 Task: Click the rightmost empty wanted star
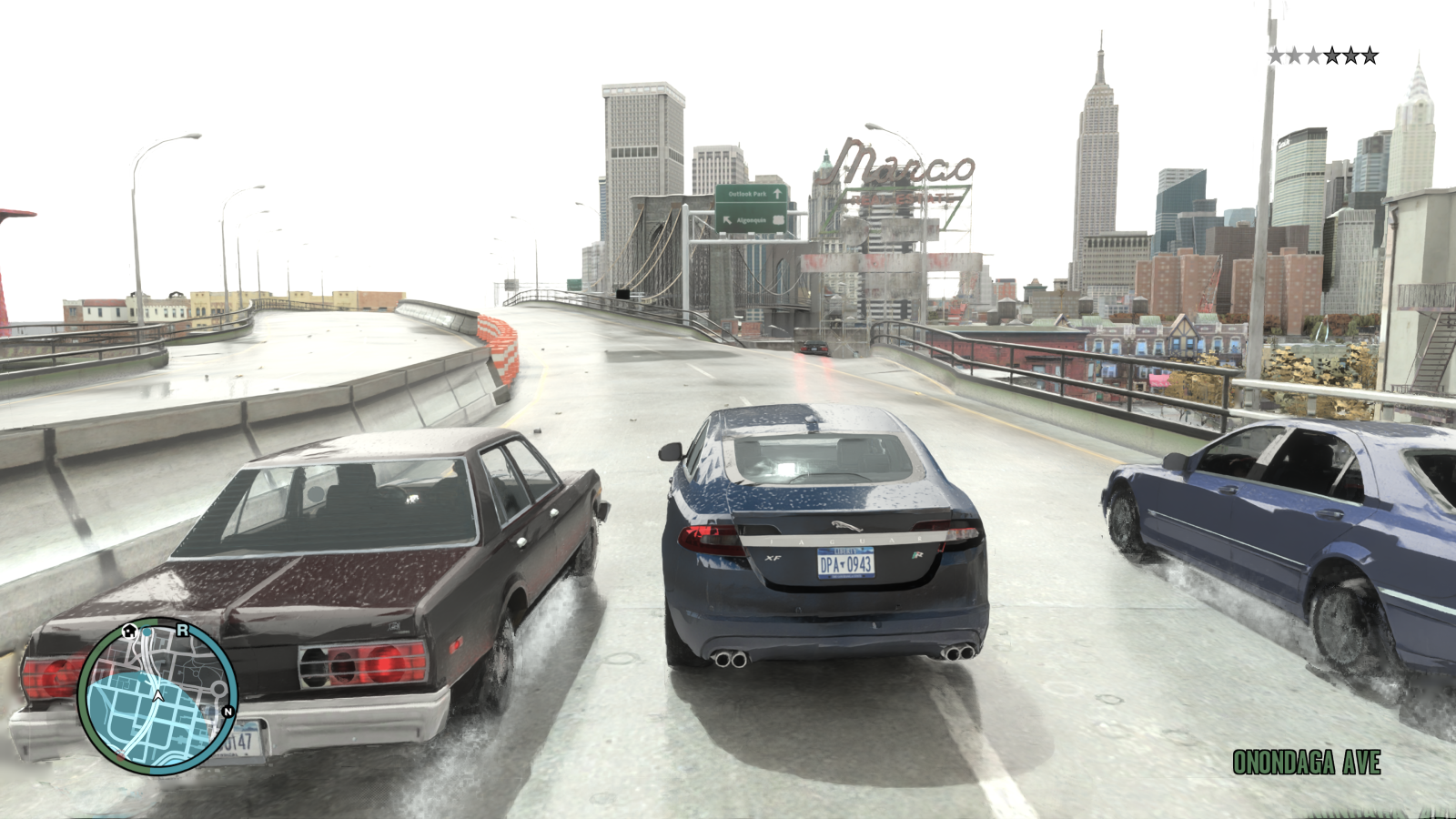pyautogui.click(x=1370, y=56)
